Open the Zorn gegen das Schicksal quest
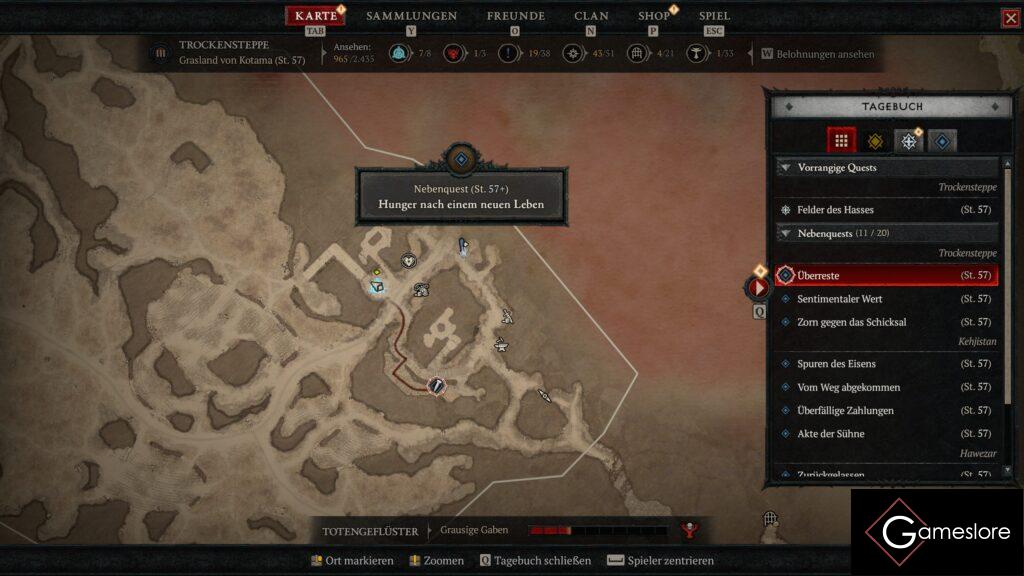 851,322
